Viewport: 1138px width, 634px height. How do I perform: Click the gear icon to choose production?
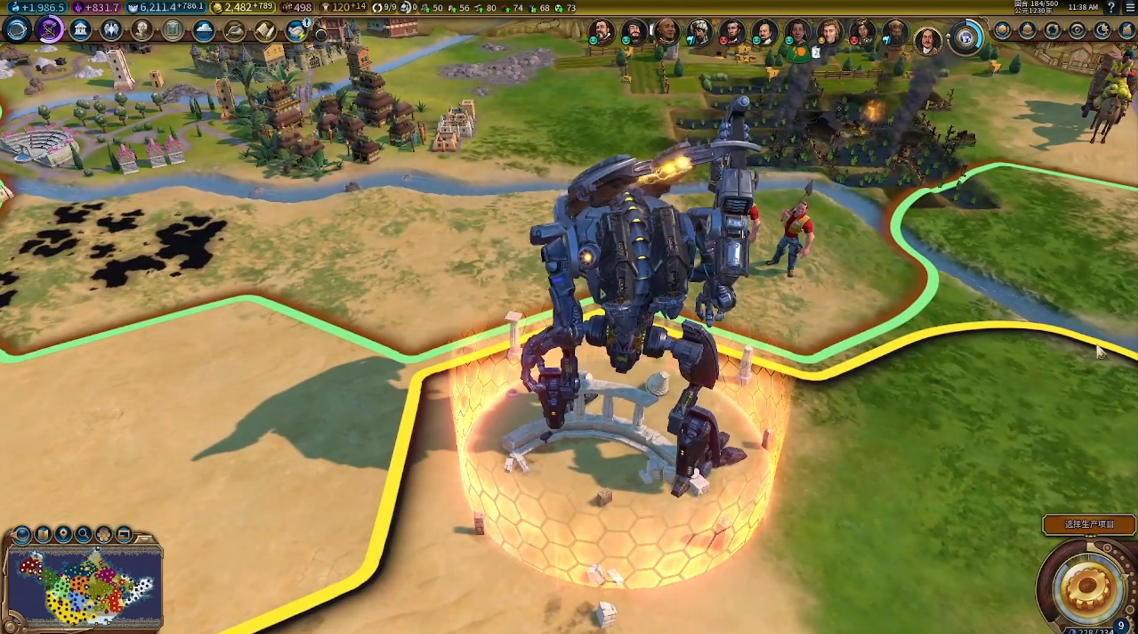click(1086, 585)
